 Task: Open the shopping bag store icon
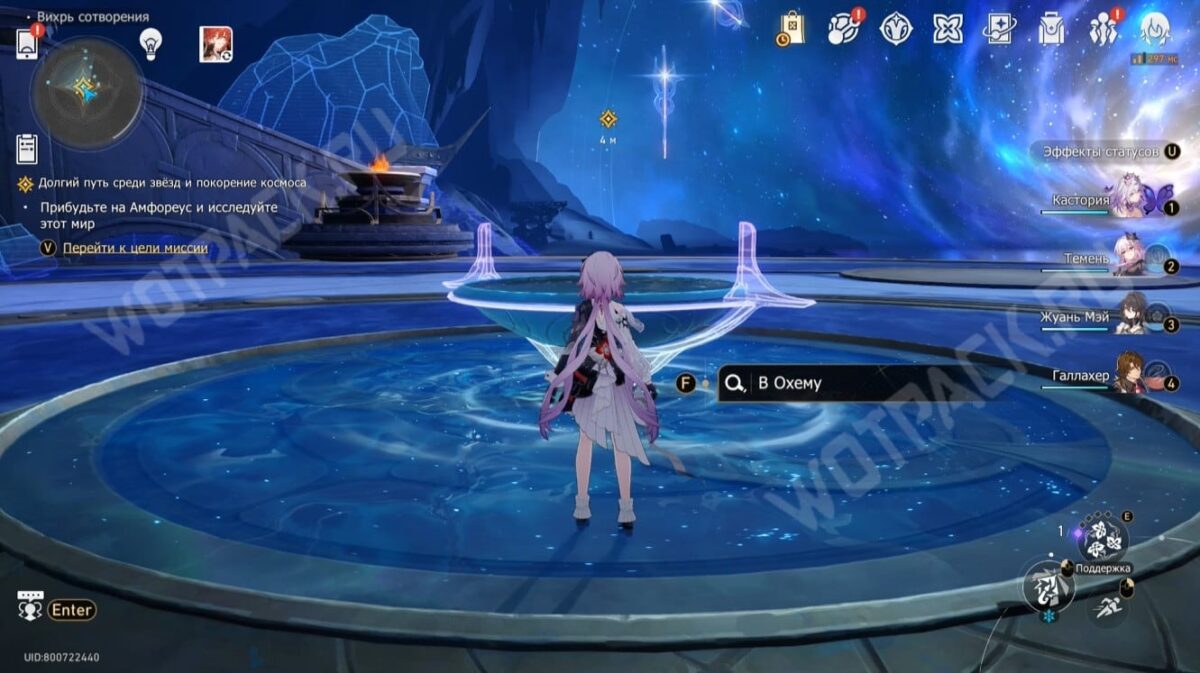pos(791,29)
